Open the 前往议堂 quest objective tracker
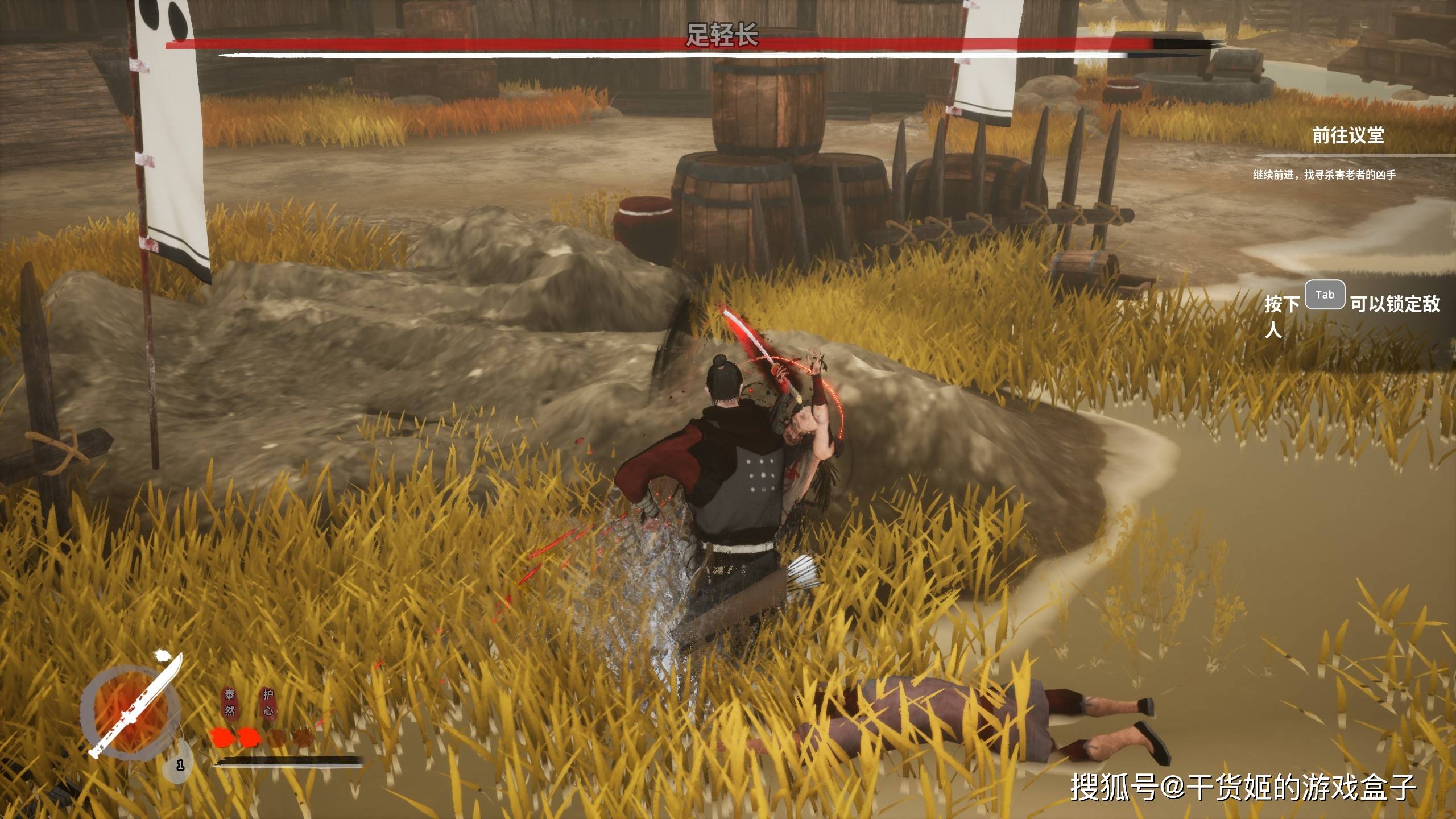The width and height of the screenshot is (1456, 819). (x=1347, y=135)
